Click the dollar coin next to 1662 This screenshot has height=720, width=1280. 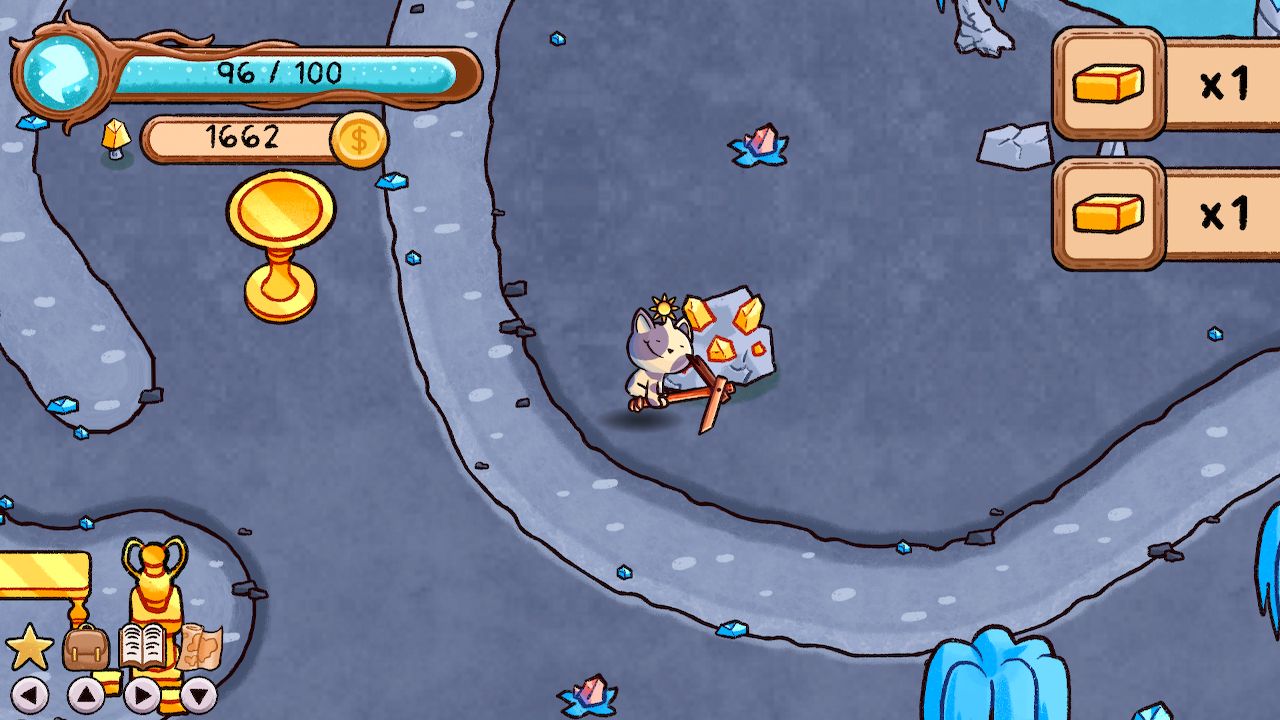[359, 139]
